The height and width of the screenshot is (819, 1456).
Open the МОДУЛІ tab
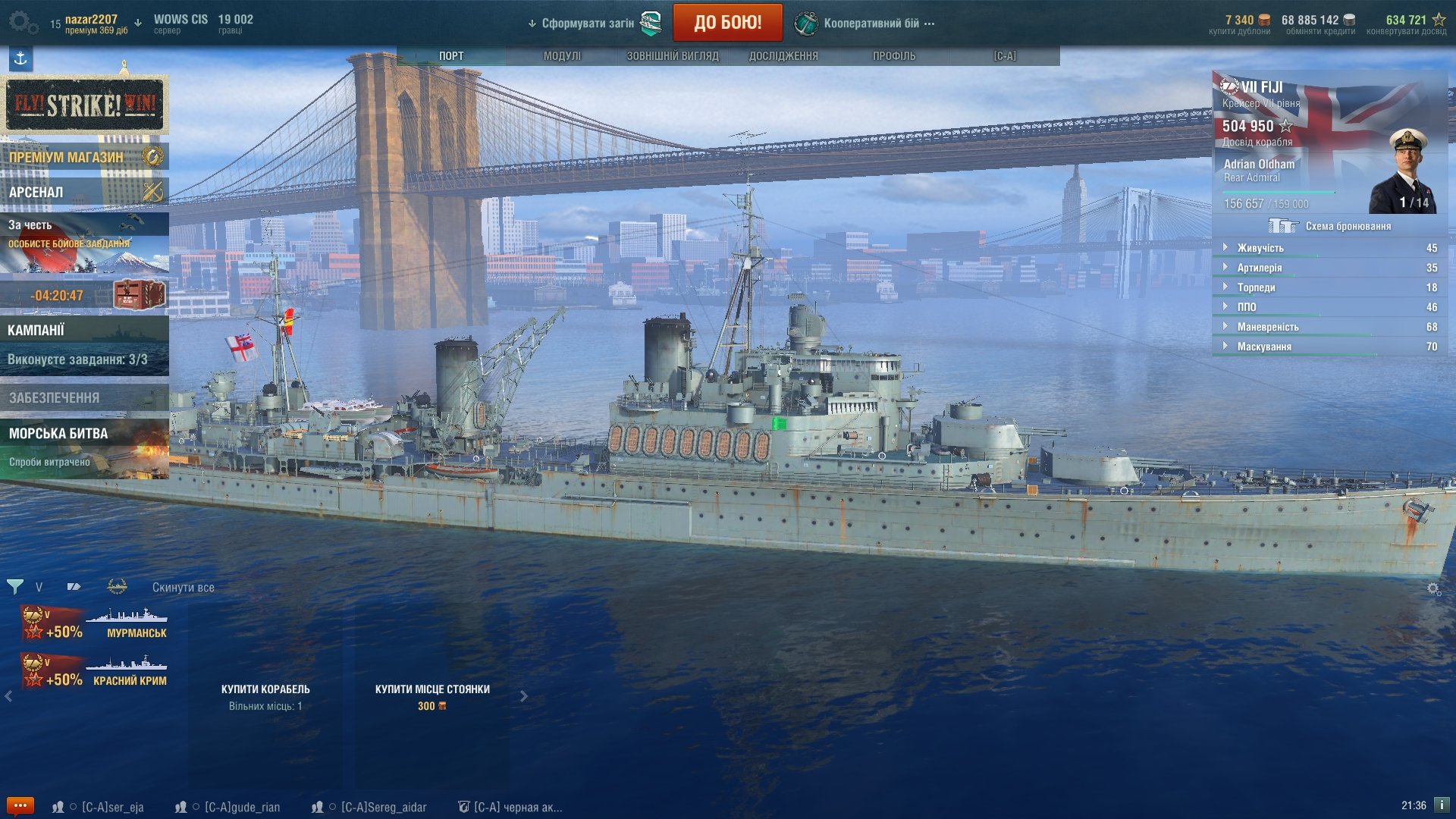tap(562, 56)
